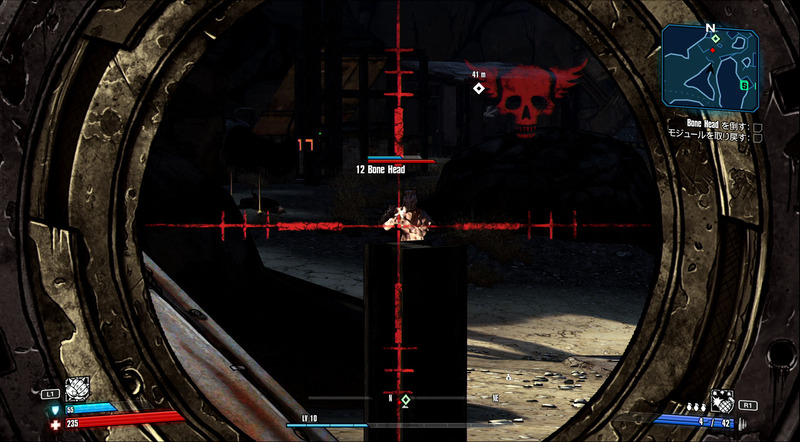
Task: Activate the action skill icon
Action: click(77, 389)
